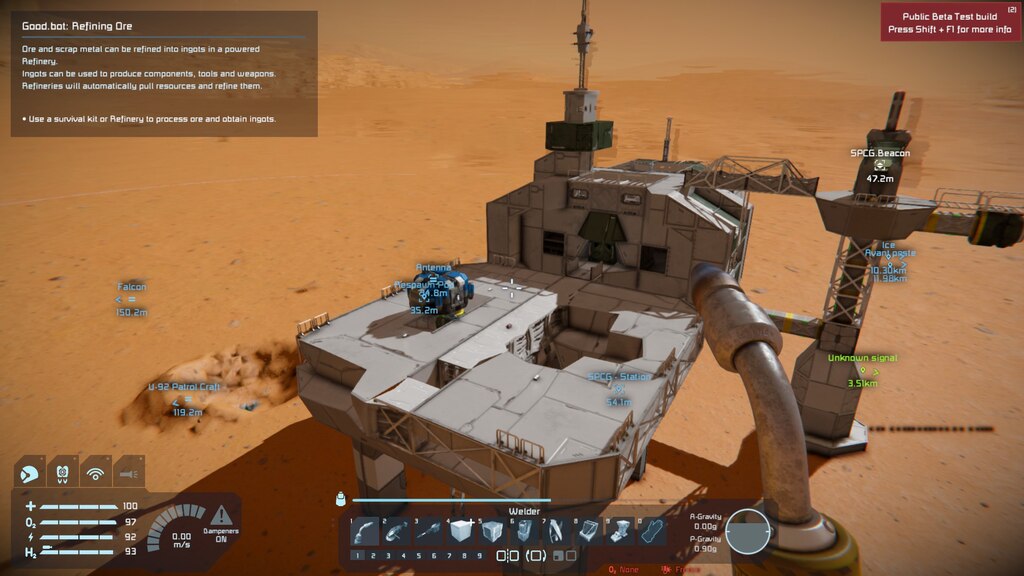Screen dimensions: 1024x576
Task: Toggle the flashlight status icon
Action: (129, 473)
